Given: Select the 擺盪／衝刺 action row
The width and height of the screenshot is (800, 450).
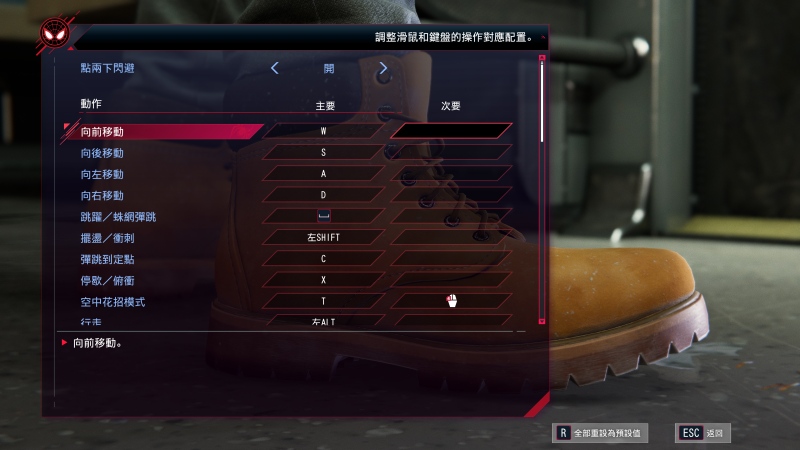Looking at the screenshot, I should 110,237.
